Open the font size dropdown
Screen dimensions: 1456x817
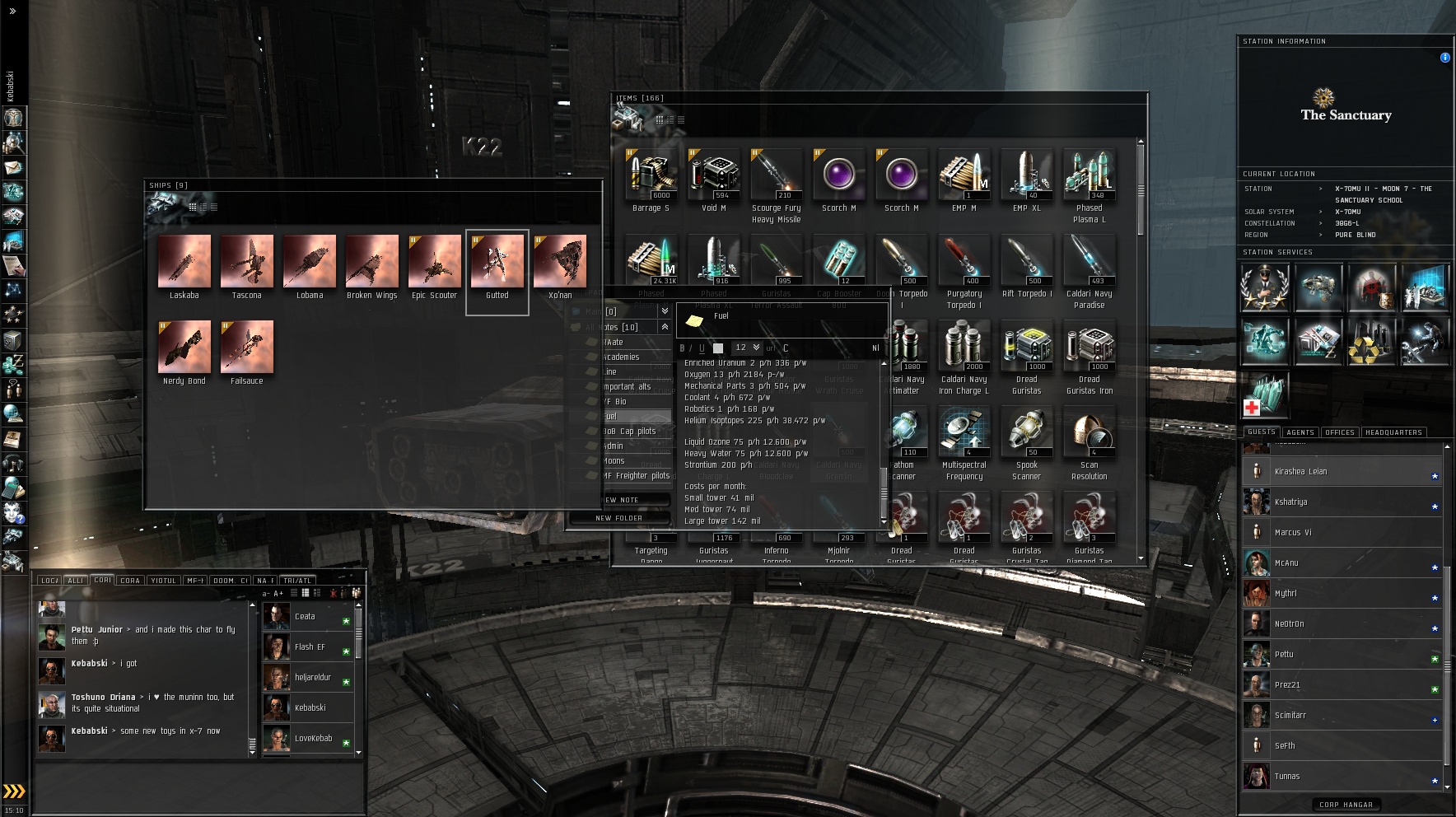(748, 348)
